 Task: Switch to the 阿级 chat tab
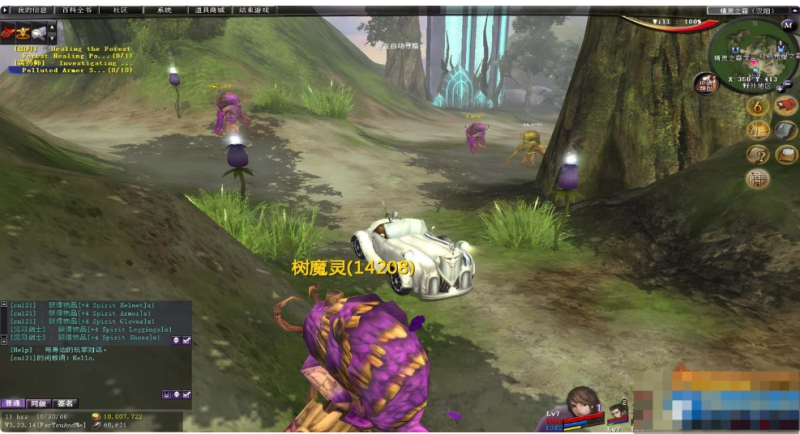38,403
